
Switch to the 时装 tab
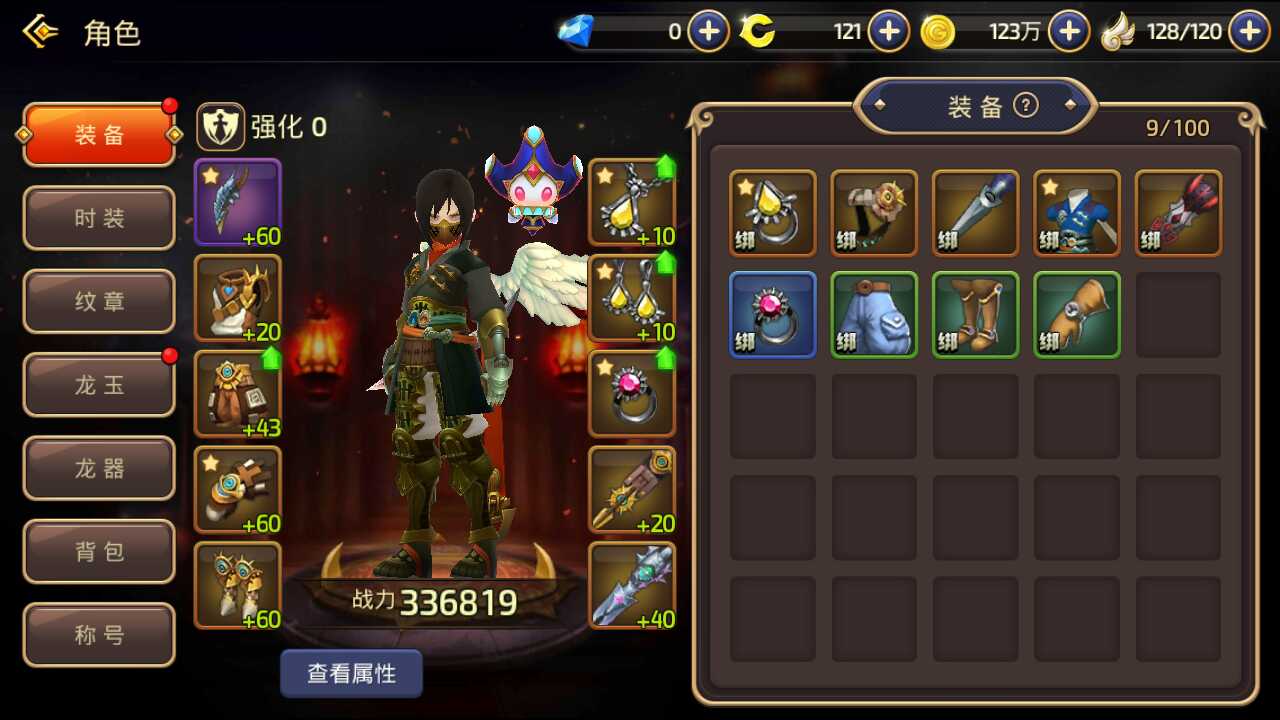click(x=99, y=218)
